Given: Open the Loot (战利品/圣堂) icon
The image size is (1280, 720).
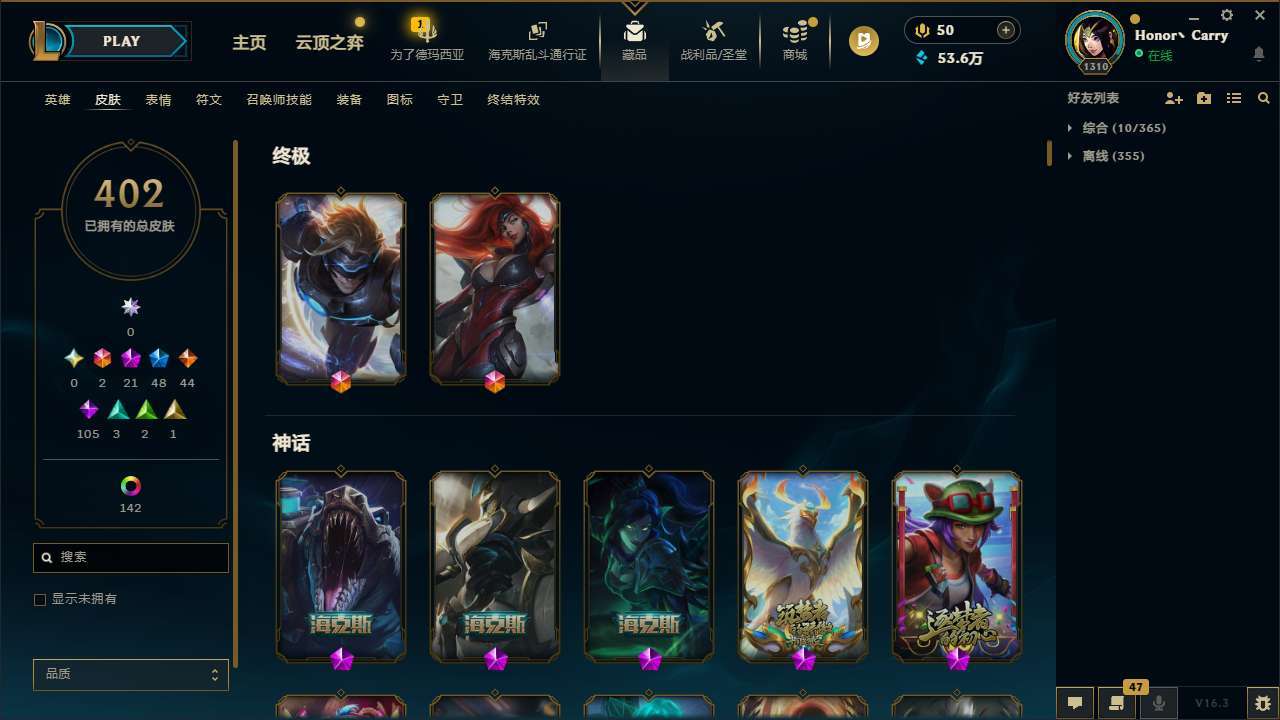Looking at the screenshot, I should coord(713,40).
